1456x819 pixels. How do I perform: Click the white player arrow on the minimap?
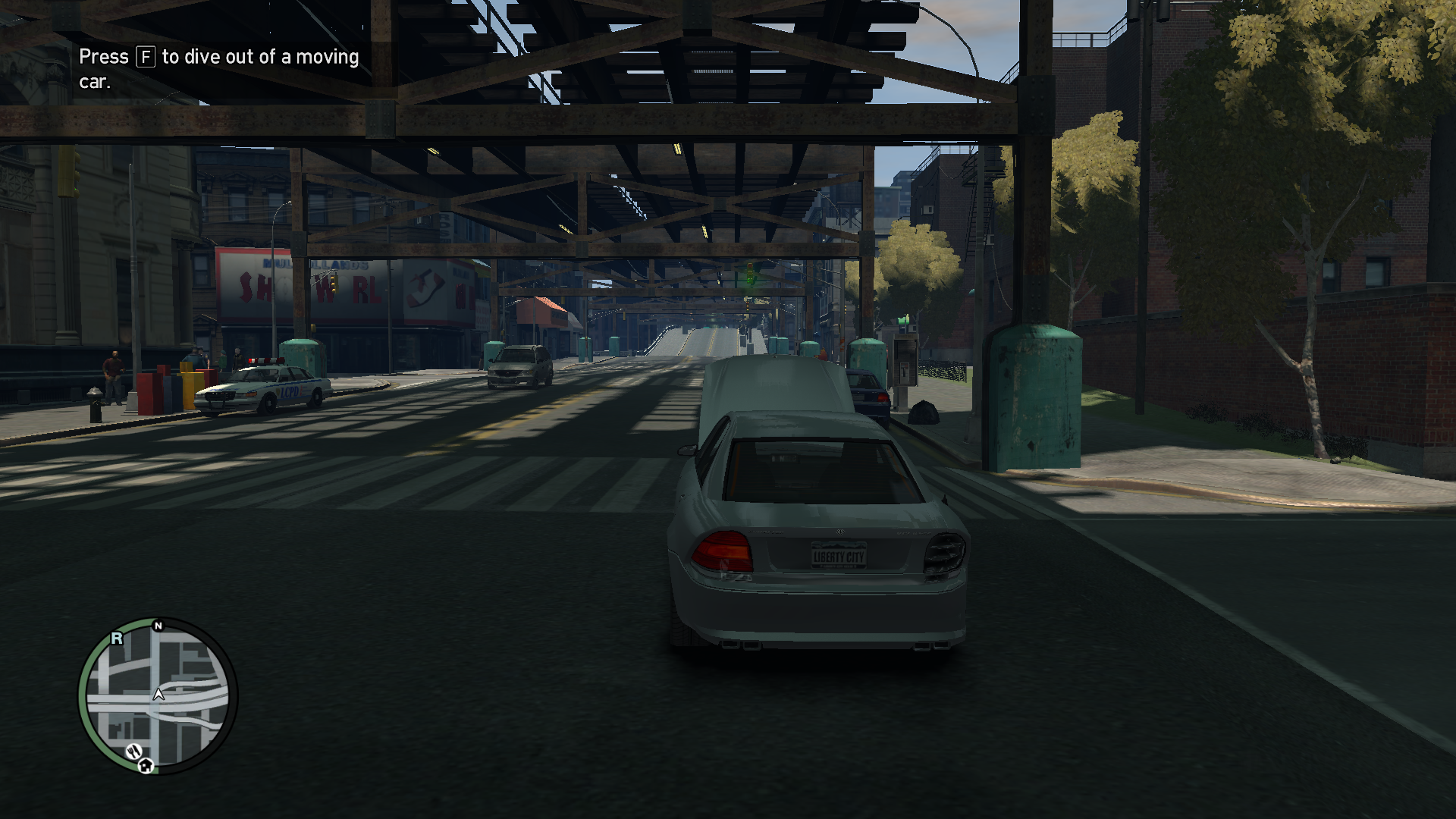(158, 694)
